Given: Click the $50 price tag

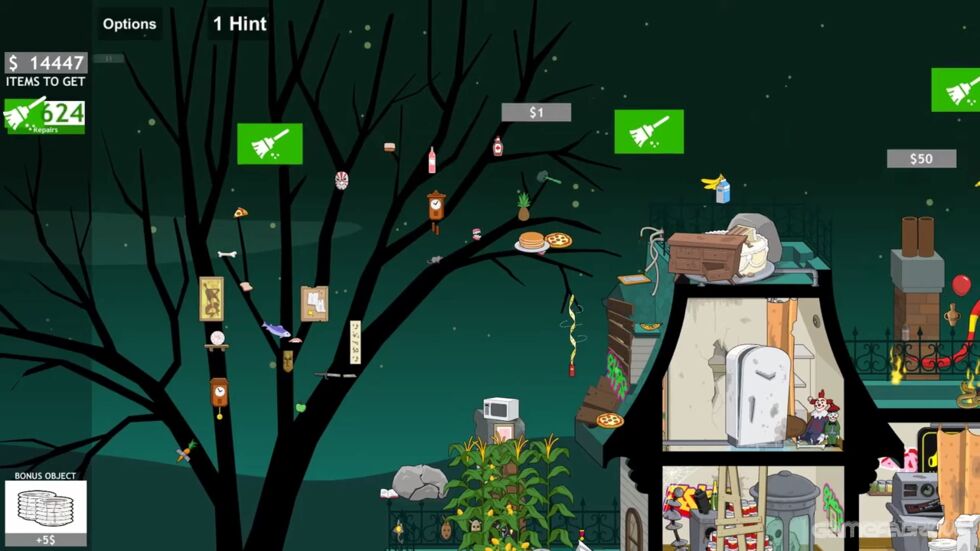Looking at the screenshot, I should [x=921, y=159].
